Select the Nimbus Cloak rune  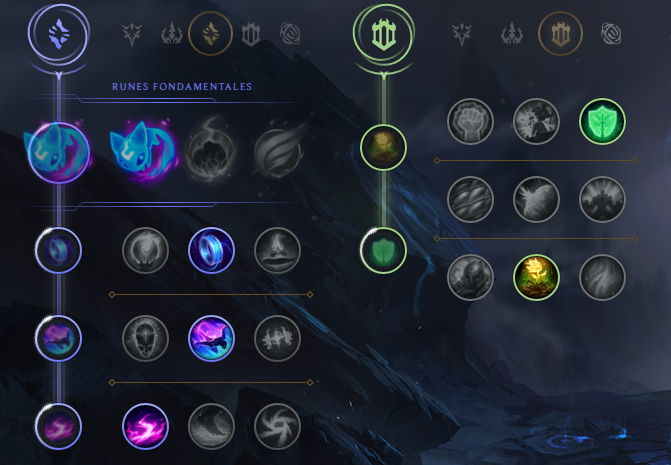click(x=275, y=250)
